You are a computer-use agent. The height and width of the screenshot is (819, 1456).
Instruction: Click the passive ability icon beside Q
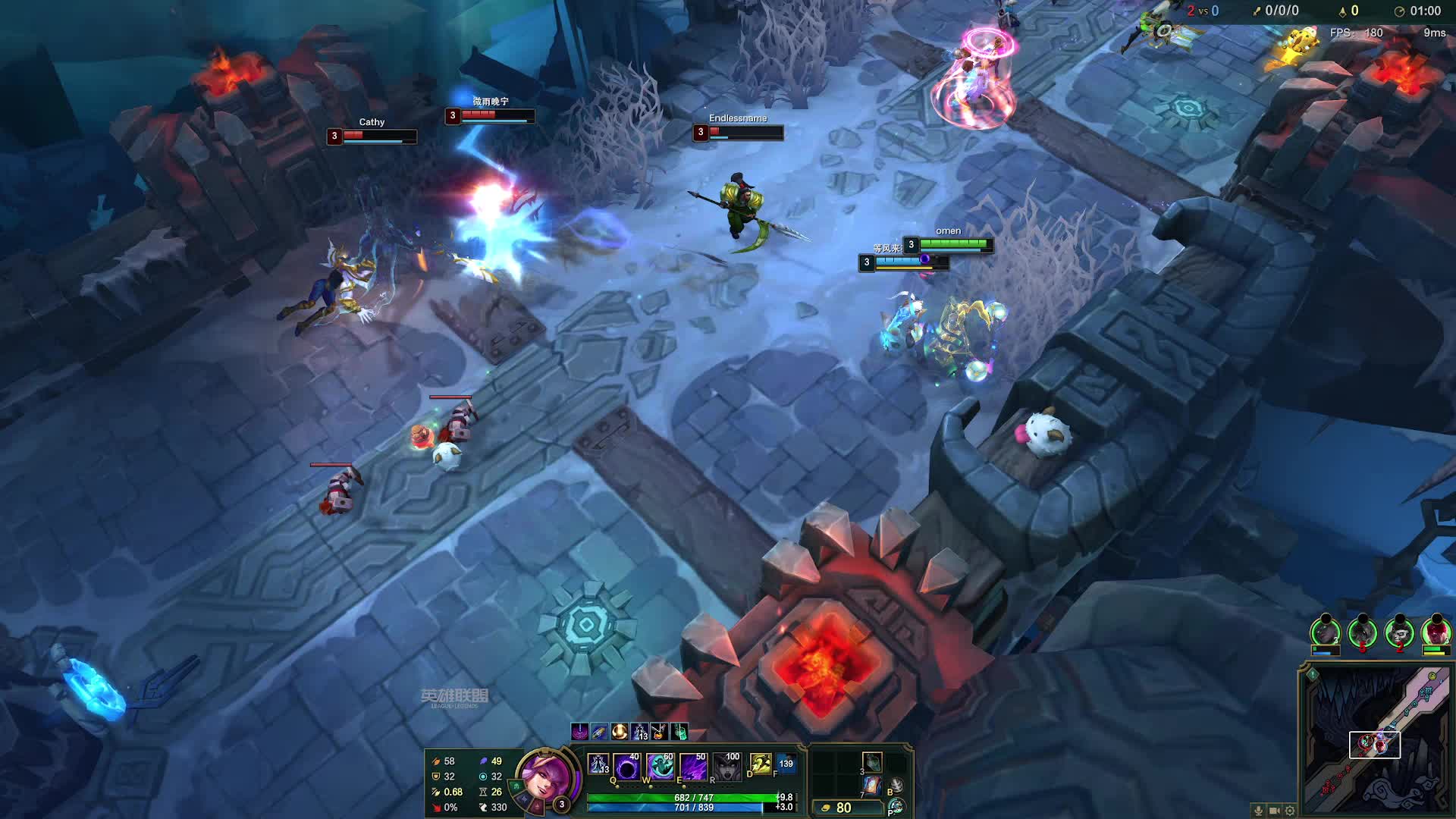click(598, 764)
